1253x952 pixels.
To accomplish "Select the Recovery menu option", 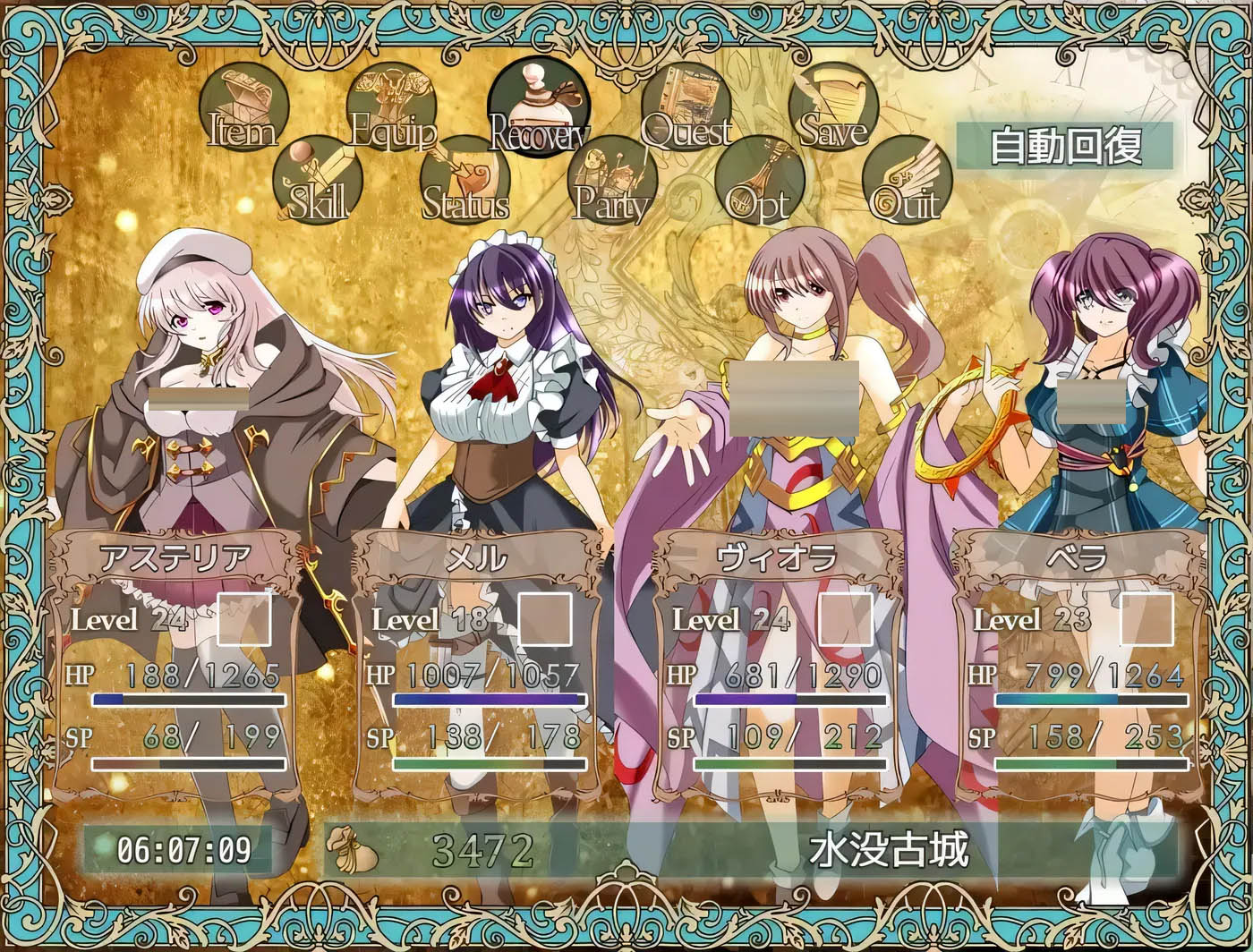I will click(539, 107).
